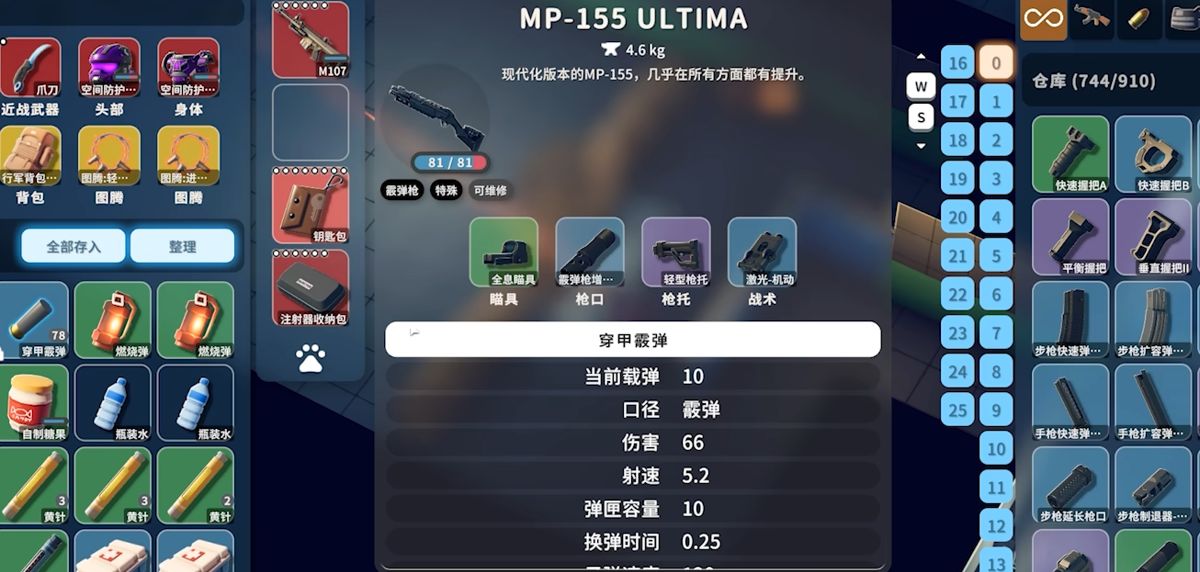Click the 激光-机动 tactical attachment slot
The height and width of the screenshot is (572, 1200).
click(x=762, y=252)
